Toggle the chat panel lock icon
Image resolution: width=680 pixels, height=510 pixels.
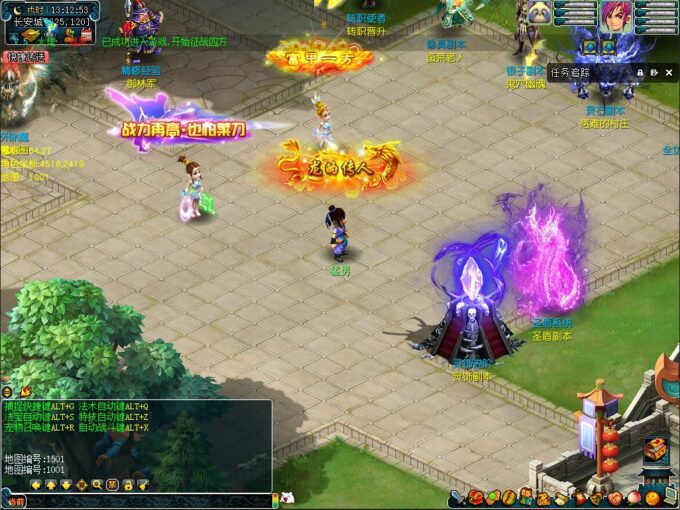click(x=128, y=485)
